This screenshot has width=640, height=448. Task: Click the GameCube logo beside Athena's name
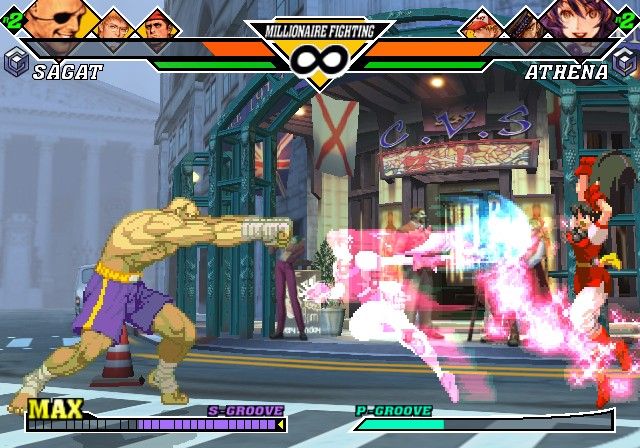[x=624, y=64]
